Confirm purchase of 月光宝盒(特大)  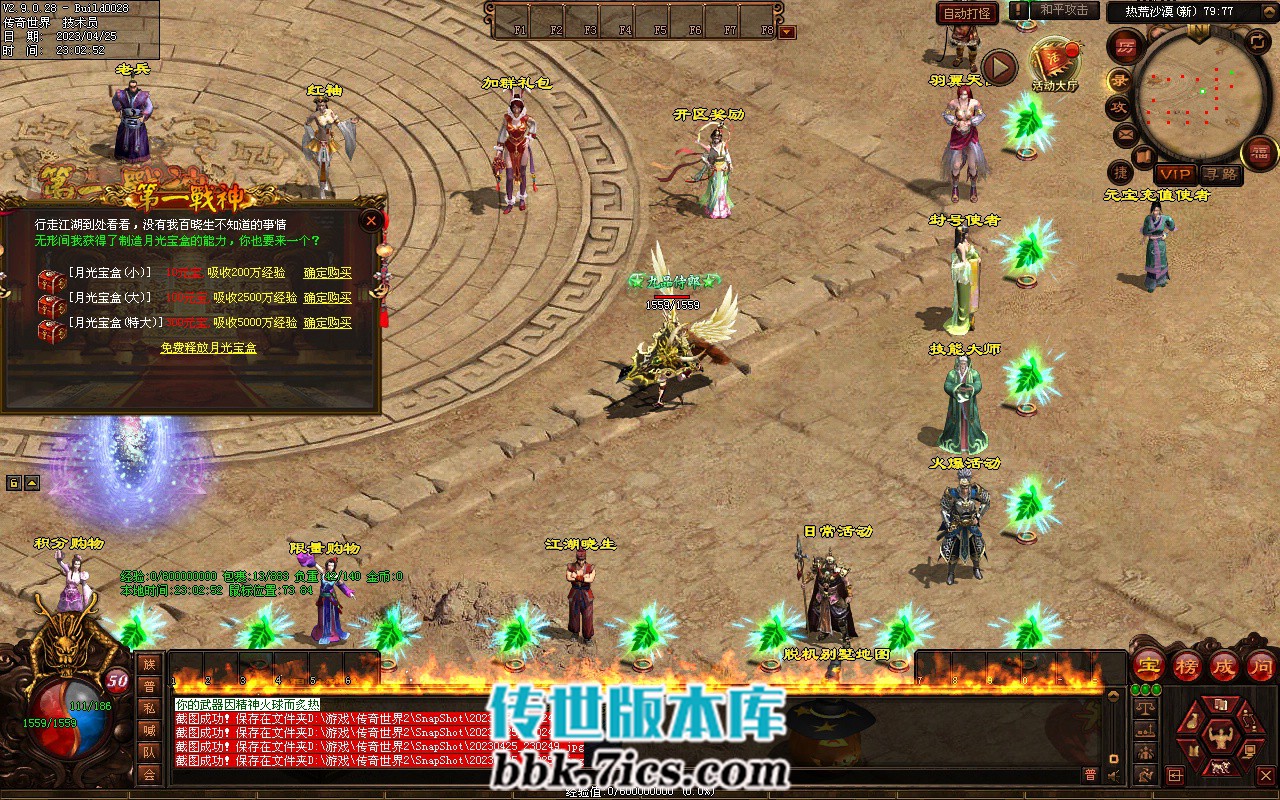[327, 323]
